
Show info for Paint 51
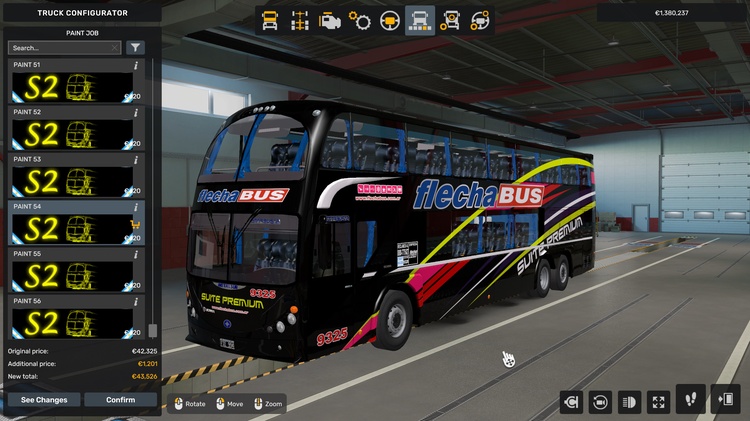pos(136,65)
